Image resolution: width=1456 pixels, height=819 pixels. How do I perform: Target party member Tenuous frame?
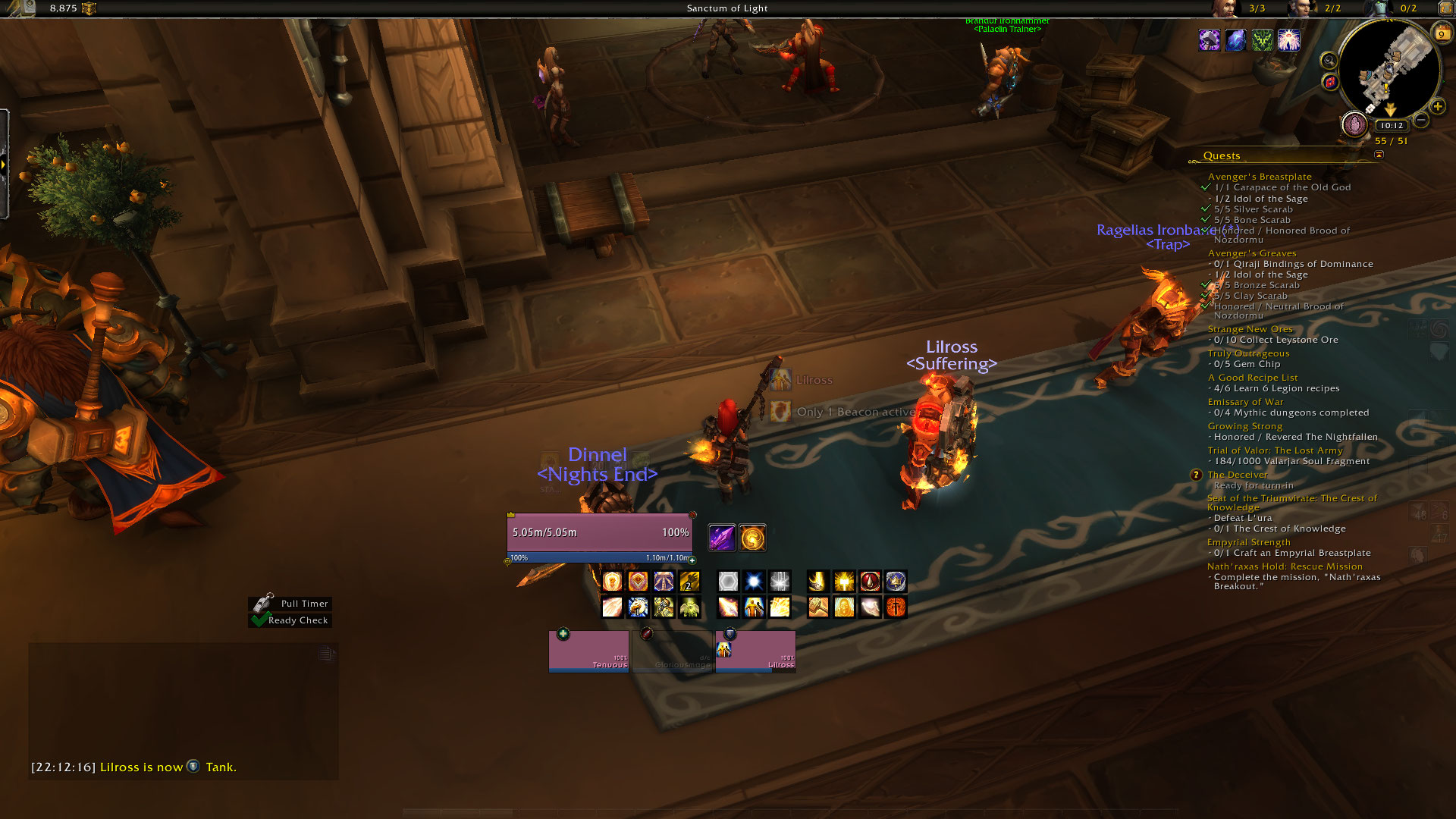pyautogui.click(x=588, y=651)
